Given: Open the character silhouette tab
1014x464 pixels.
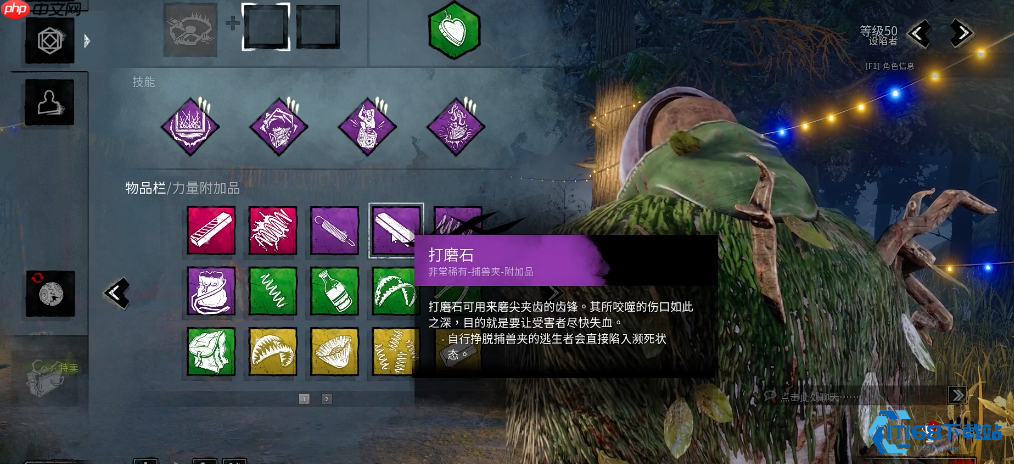Looking at the screenshot, I should [49, 102].
